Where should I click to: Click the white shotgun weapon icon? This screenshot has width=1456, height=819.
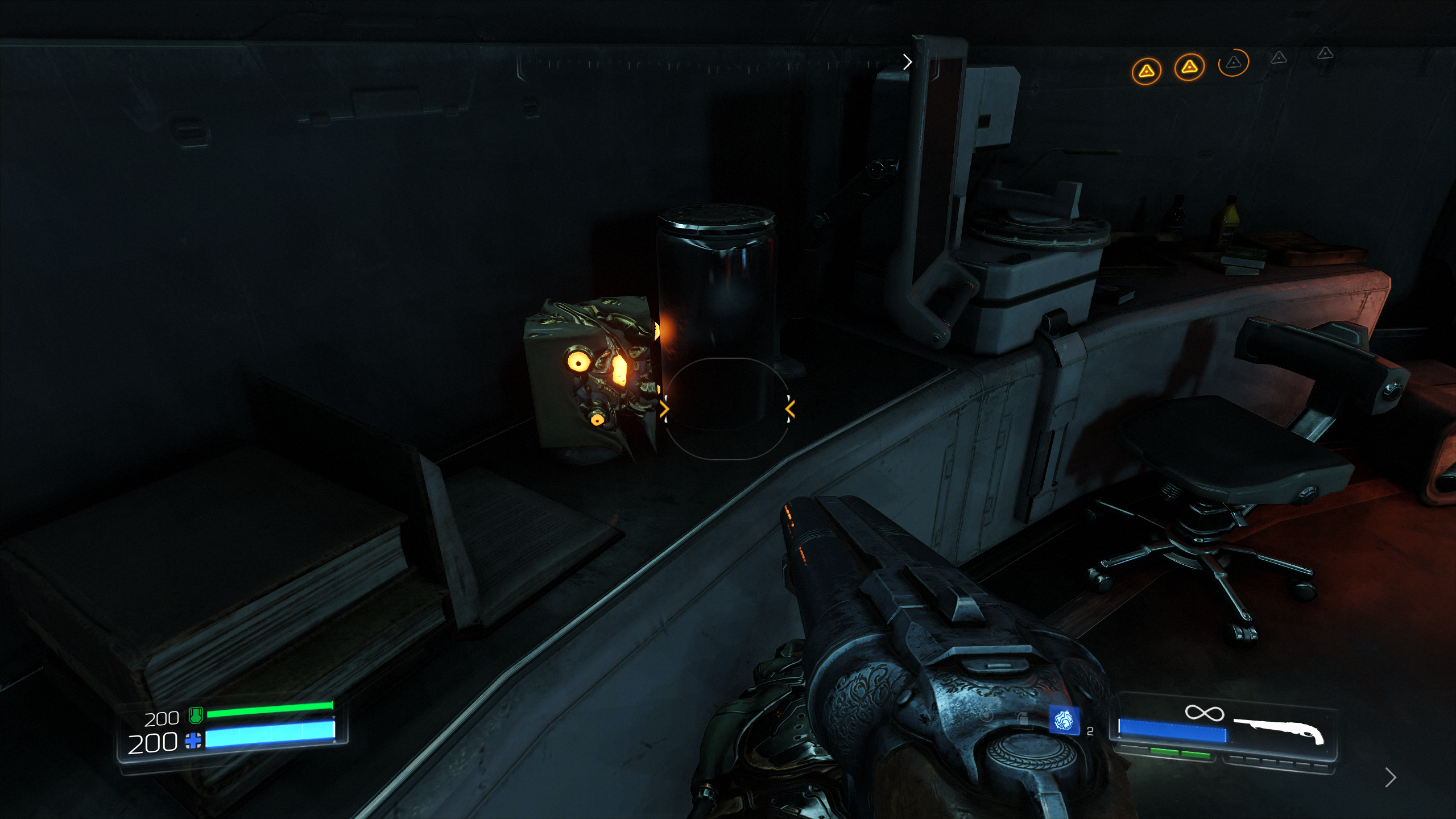click(x=1279, y=730)
